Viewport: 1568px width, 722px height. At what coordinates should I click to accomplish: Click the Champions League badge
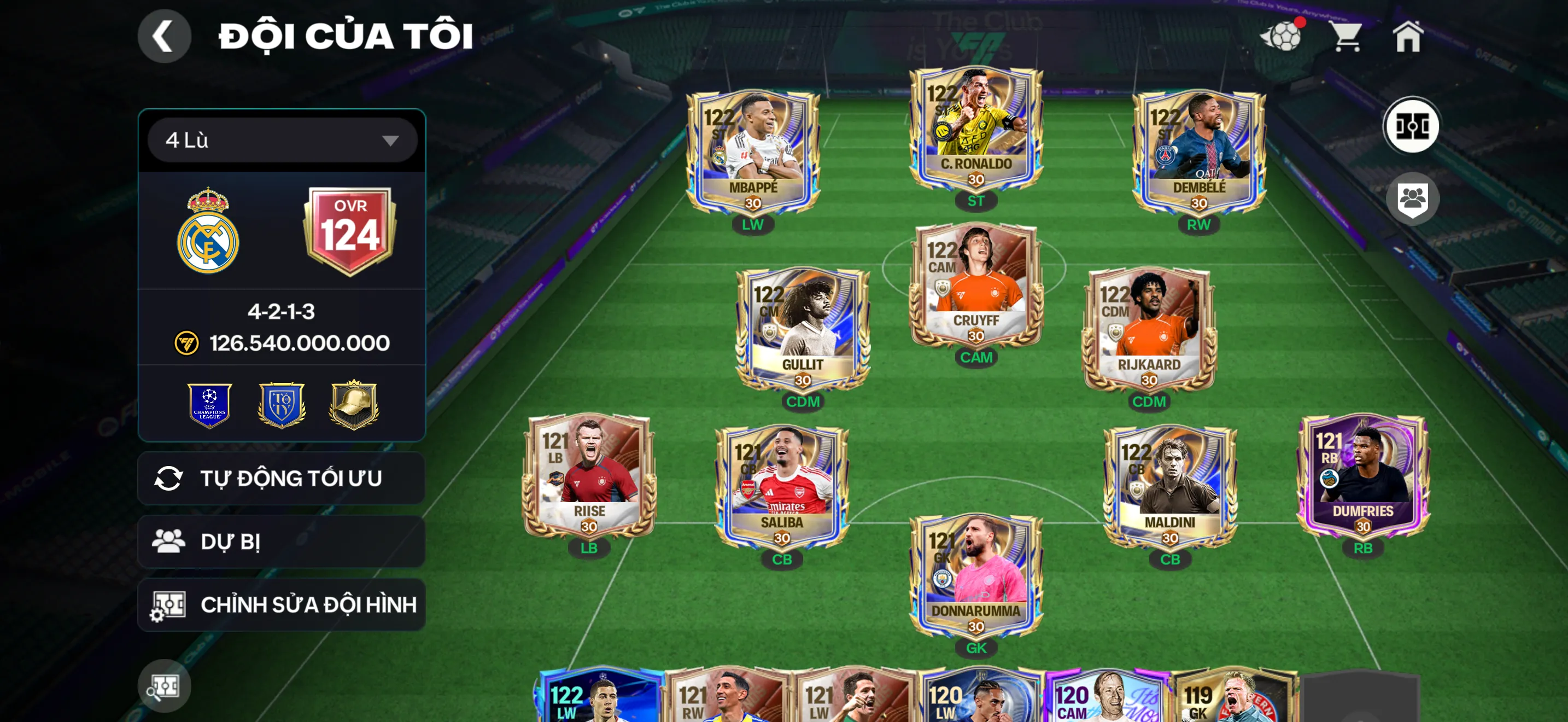[210, 404]
